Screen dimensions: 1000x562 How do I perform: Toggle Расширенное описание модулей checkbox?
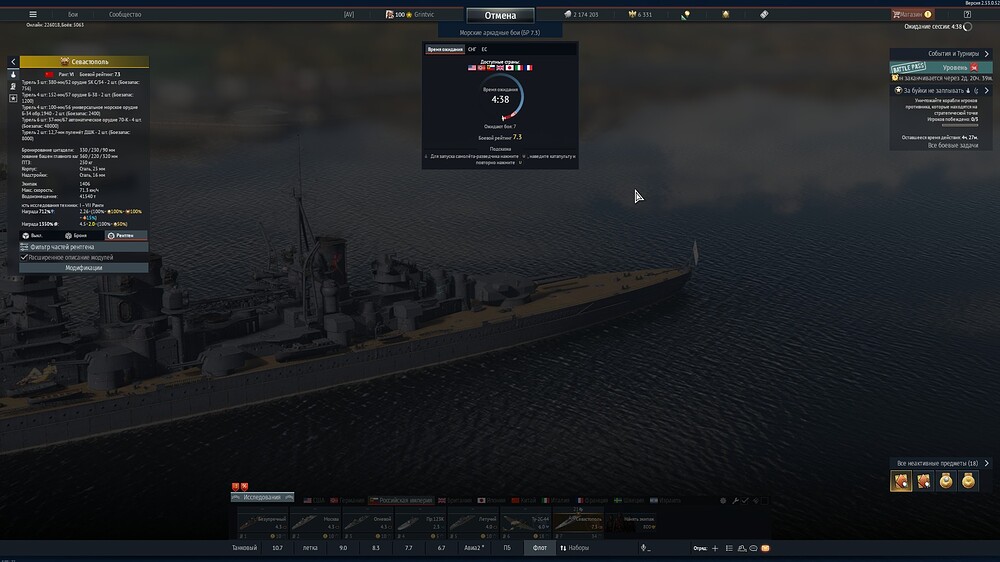pyautogui.click(x=25, y=257)
